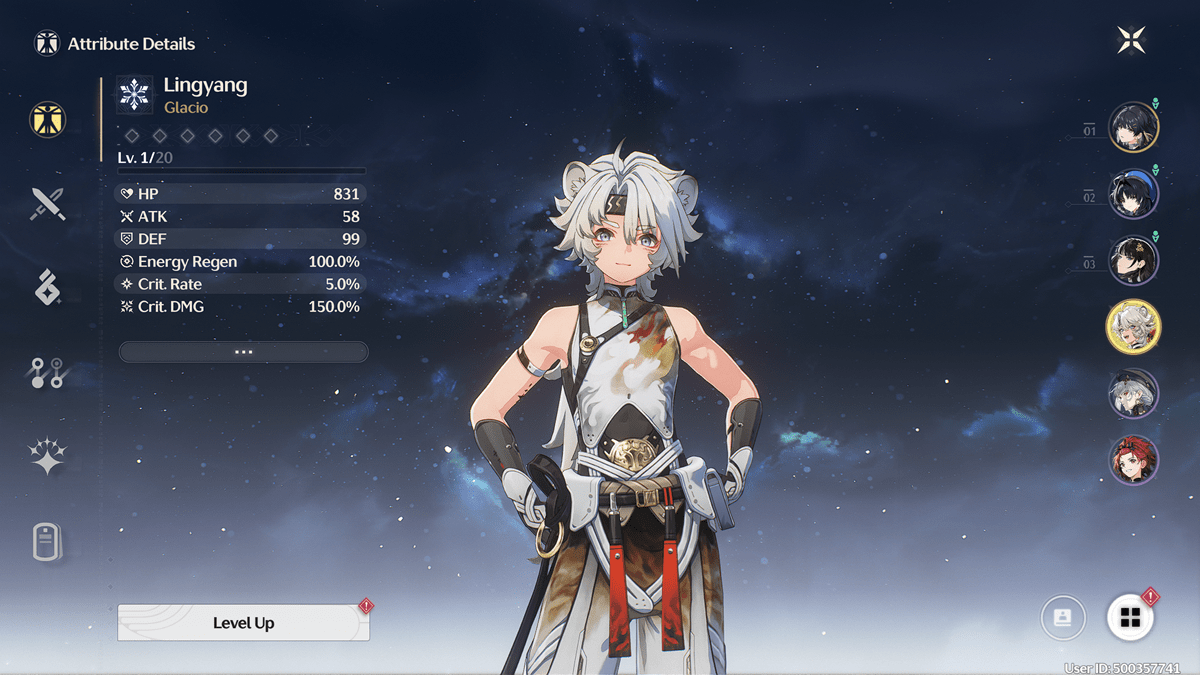
Task: Click the round profile card button
Action: pos(1062,618)
